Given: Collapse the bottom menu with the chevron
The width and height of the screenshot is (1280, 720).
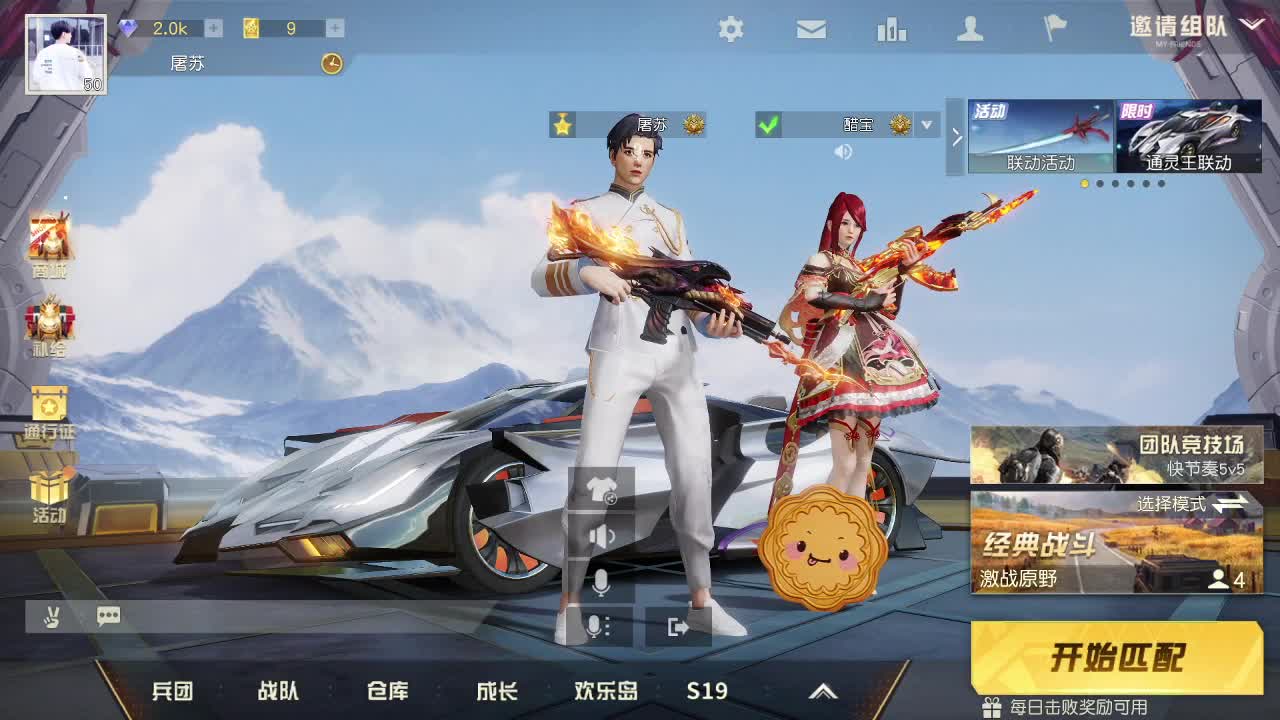Looking at the screenshot, I should point(824,690).
